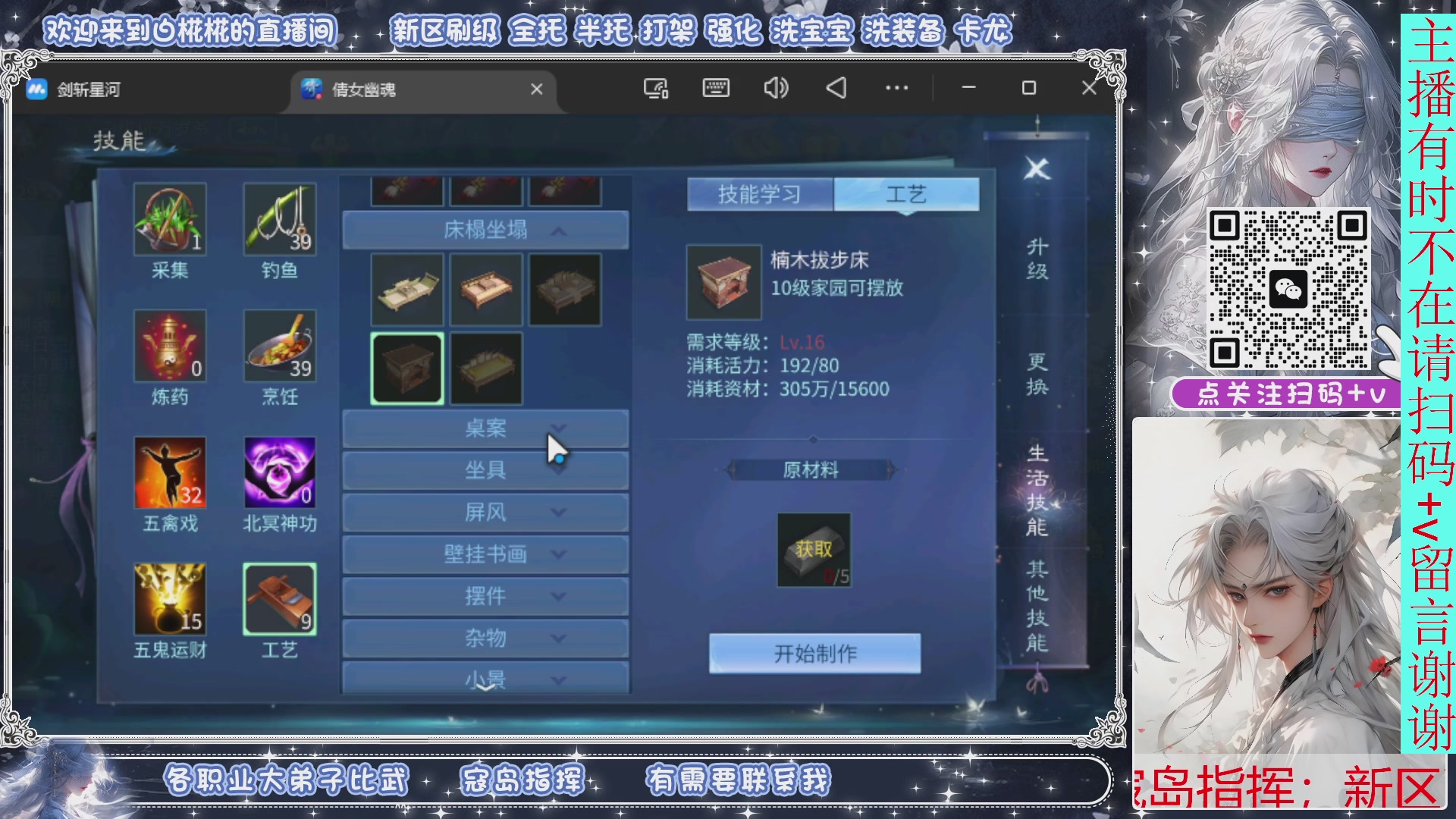
Task: Open the 烹饪 cooking skill
Action: (280, 347)
